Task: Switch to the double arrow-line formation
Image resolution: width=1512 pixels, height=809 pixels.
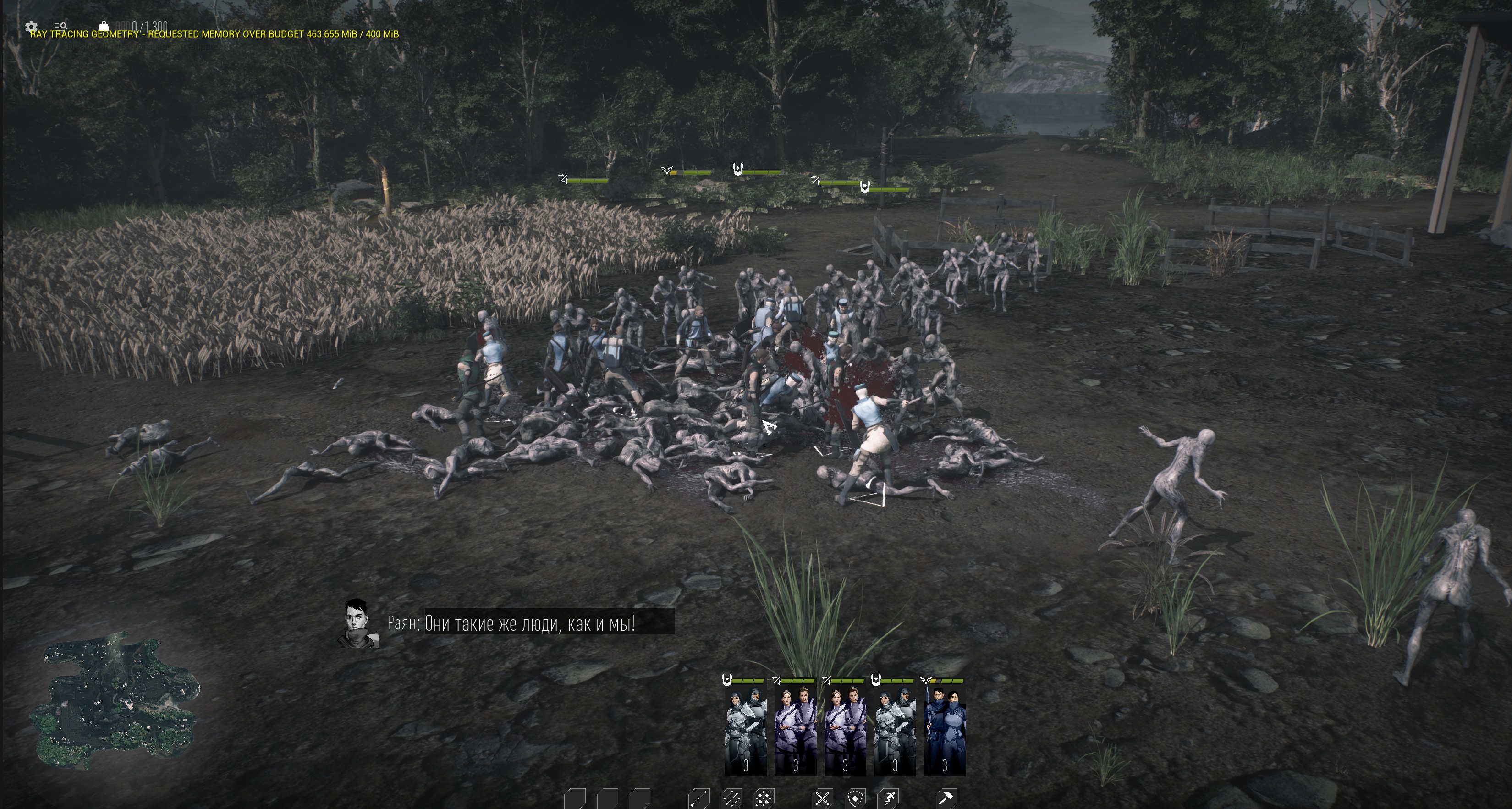Action: 731,798
